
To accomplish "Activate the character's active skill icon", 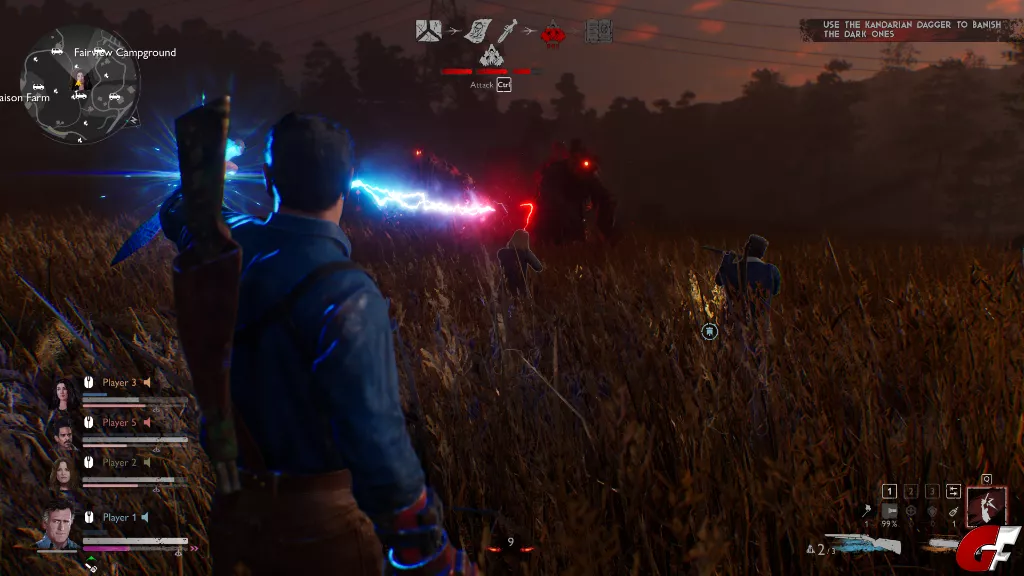I will point(987,506).
